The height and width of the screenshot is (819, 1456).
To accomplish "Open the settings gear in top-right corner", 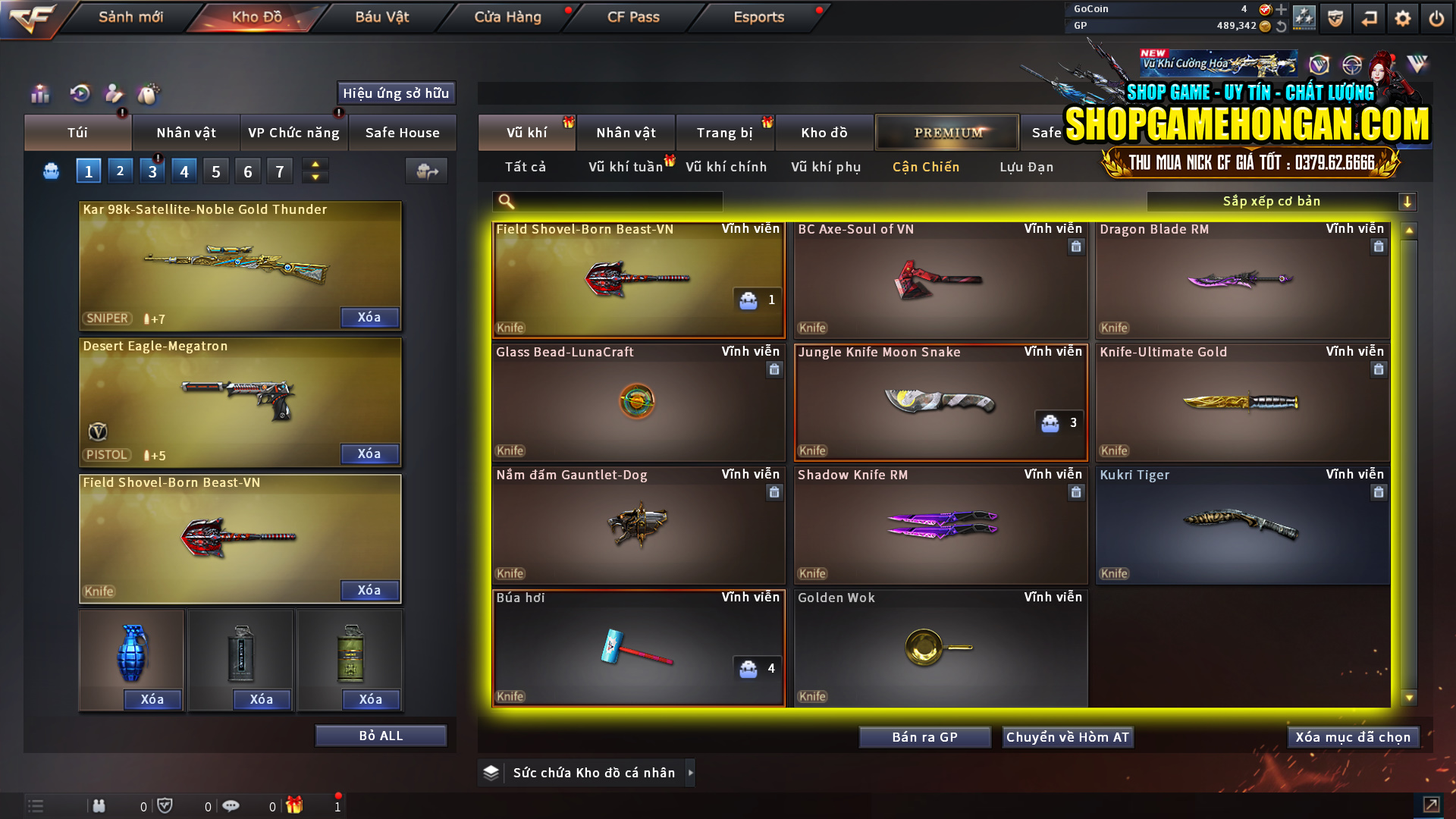I will 1402,17.
